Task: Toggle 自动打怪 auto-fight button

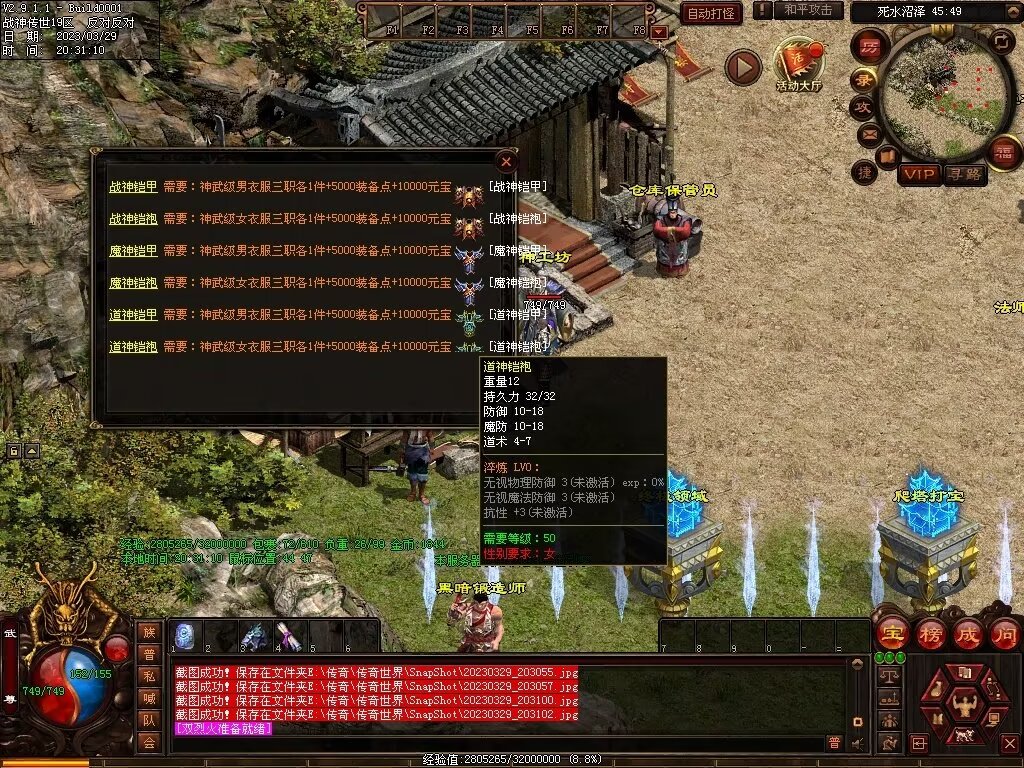Action: 711,13
